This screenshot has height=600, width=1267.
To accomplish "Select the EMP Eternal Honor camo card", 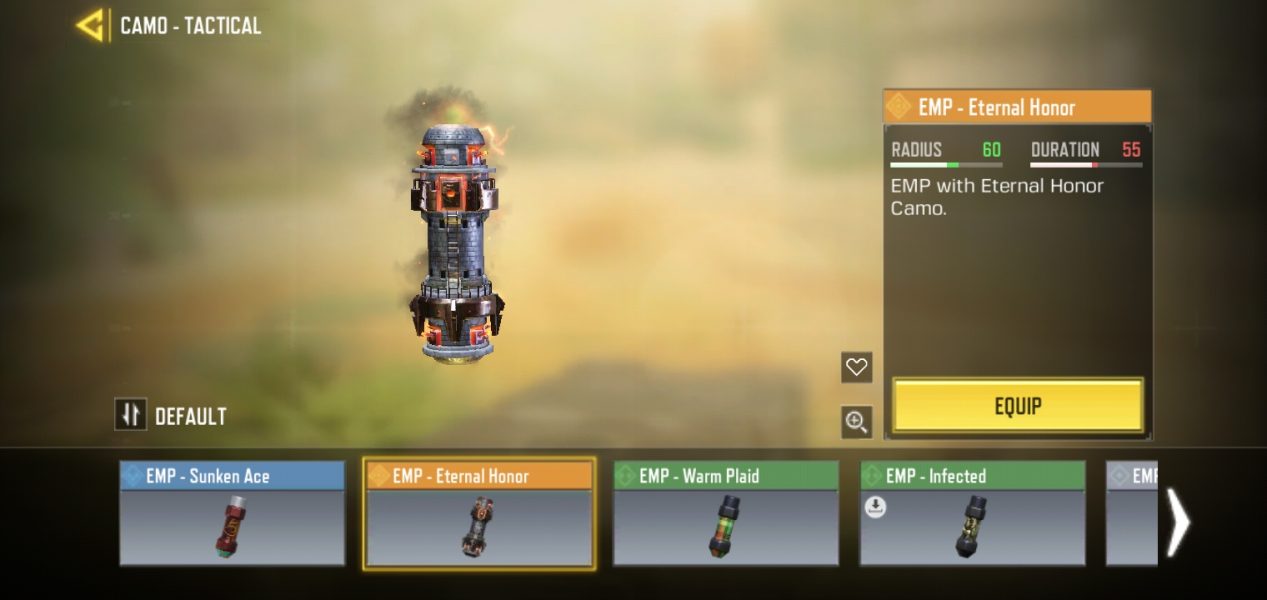I will tap(479, 514).
